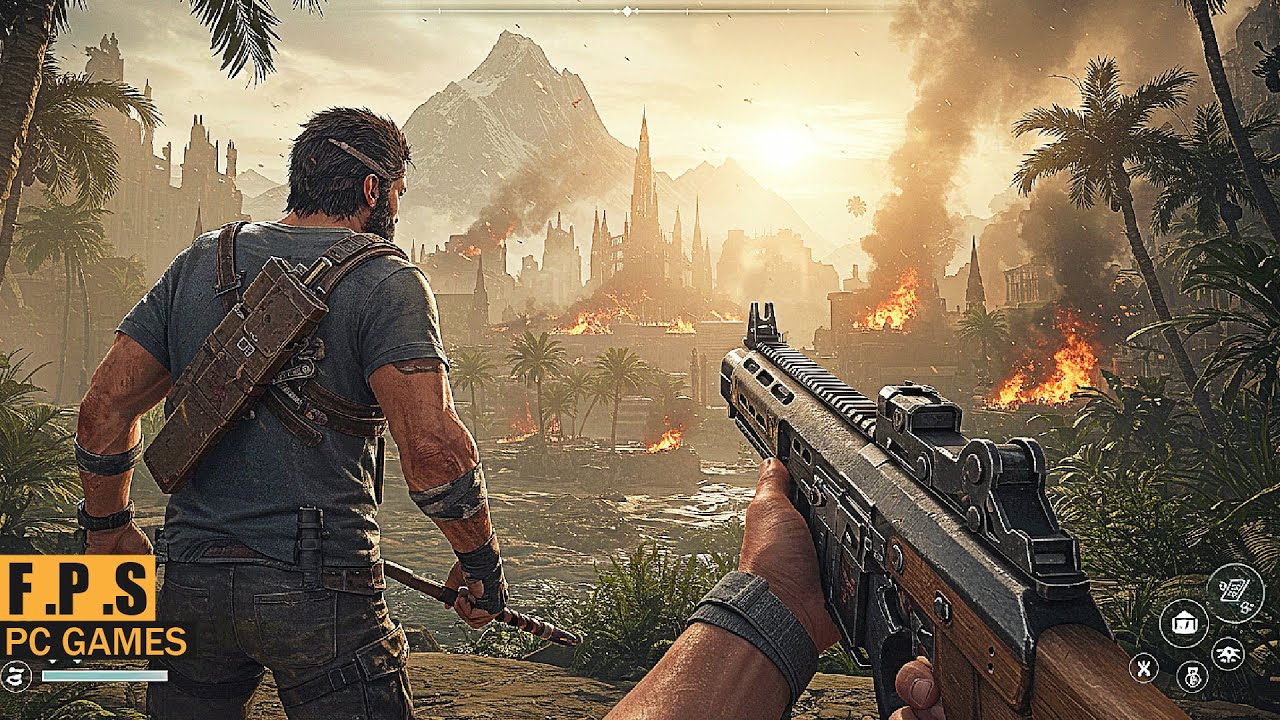Click the diamond compass marker at top center
This screenshot has height=720, width=1280.
(x=627, y=11)
